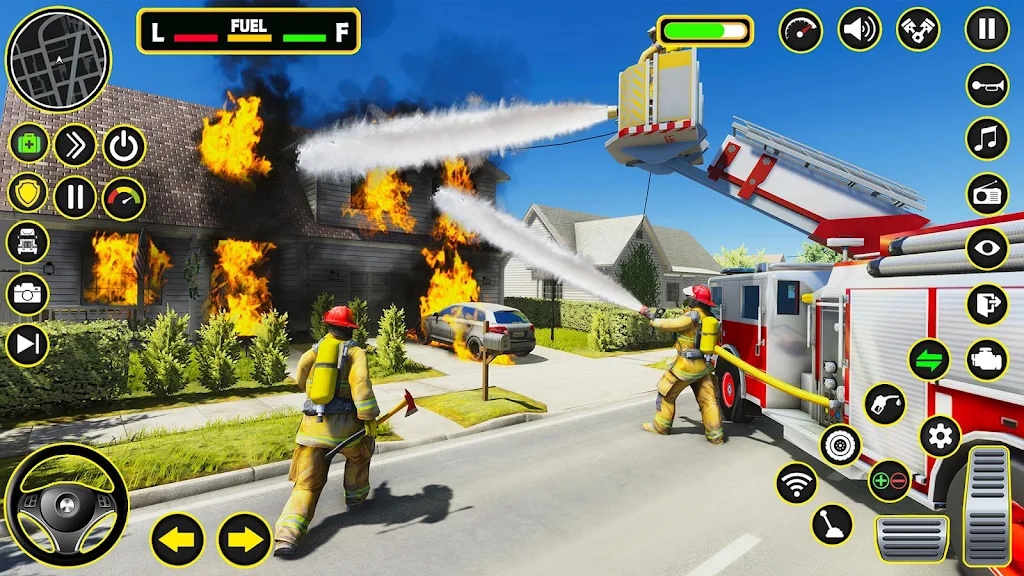Take a photo with the camera icon

coord(28,294)
